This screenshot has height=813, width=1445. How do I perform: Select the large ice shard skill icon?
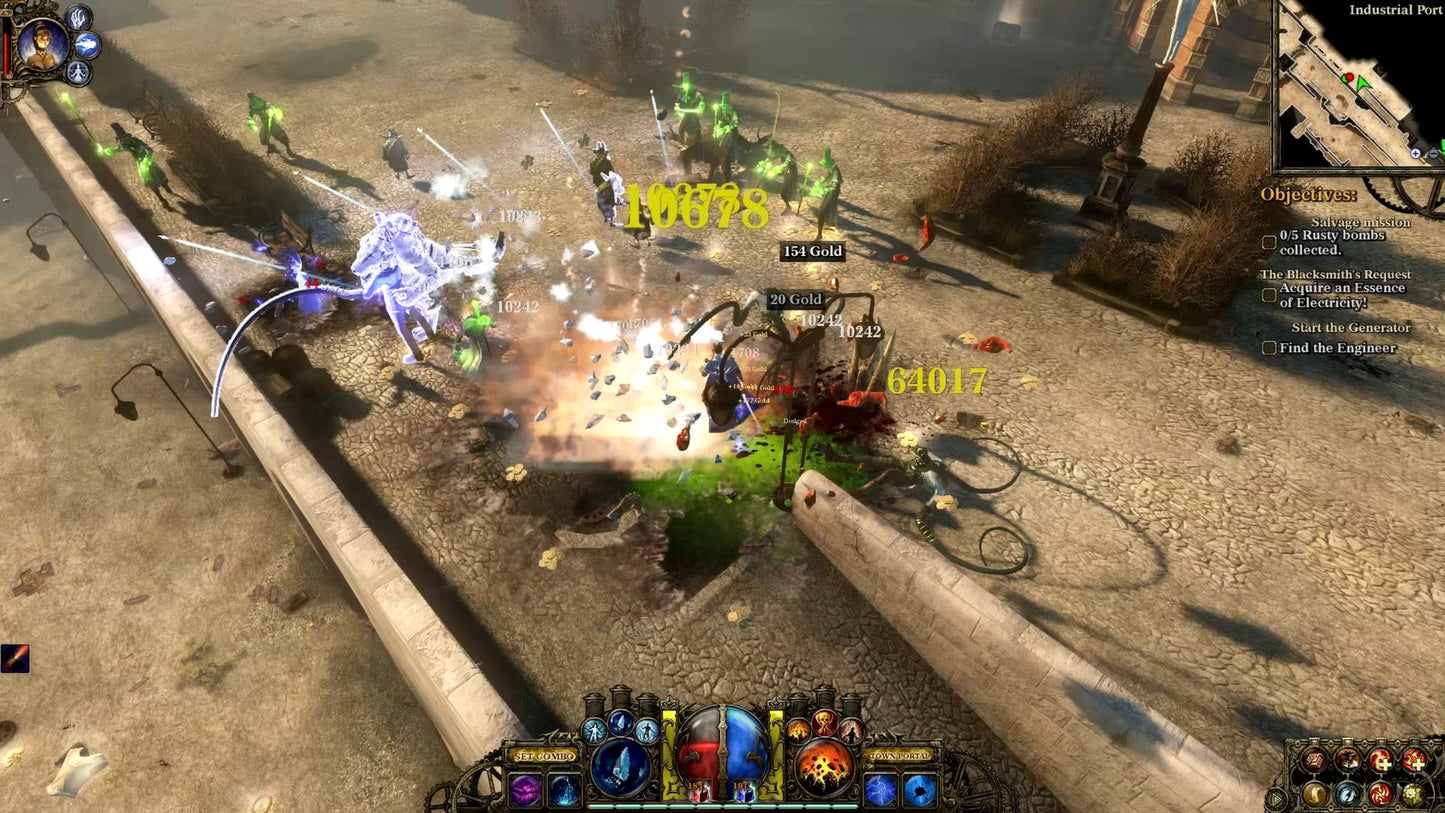pos(619,766)
